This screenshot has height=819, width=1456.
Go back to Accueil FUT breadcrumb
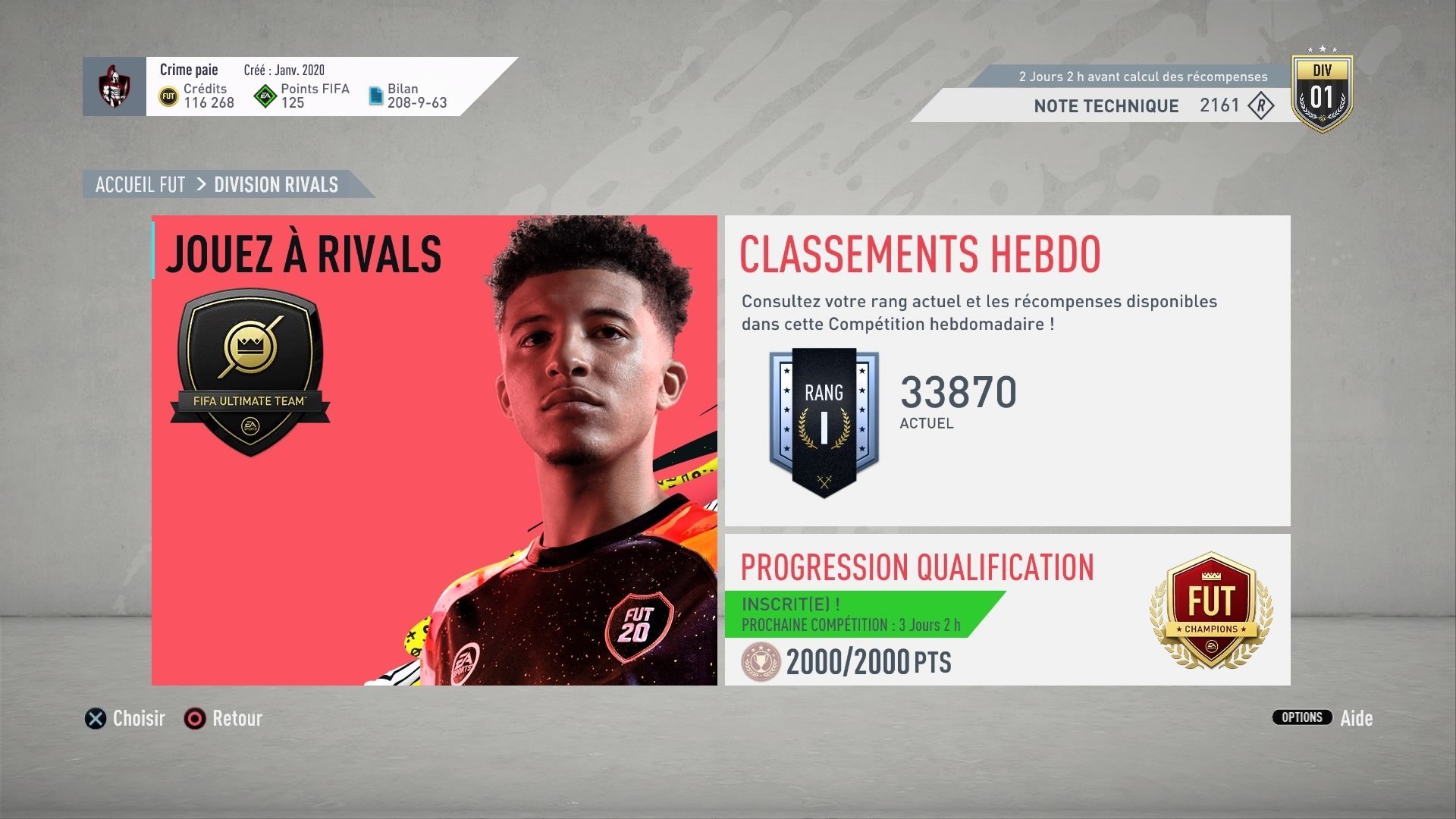click(x=140, y=184)
